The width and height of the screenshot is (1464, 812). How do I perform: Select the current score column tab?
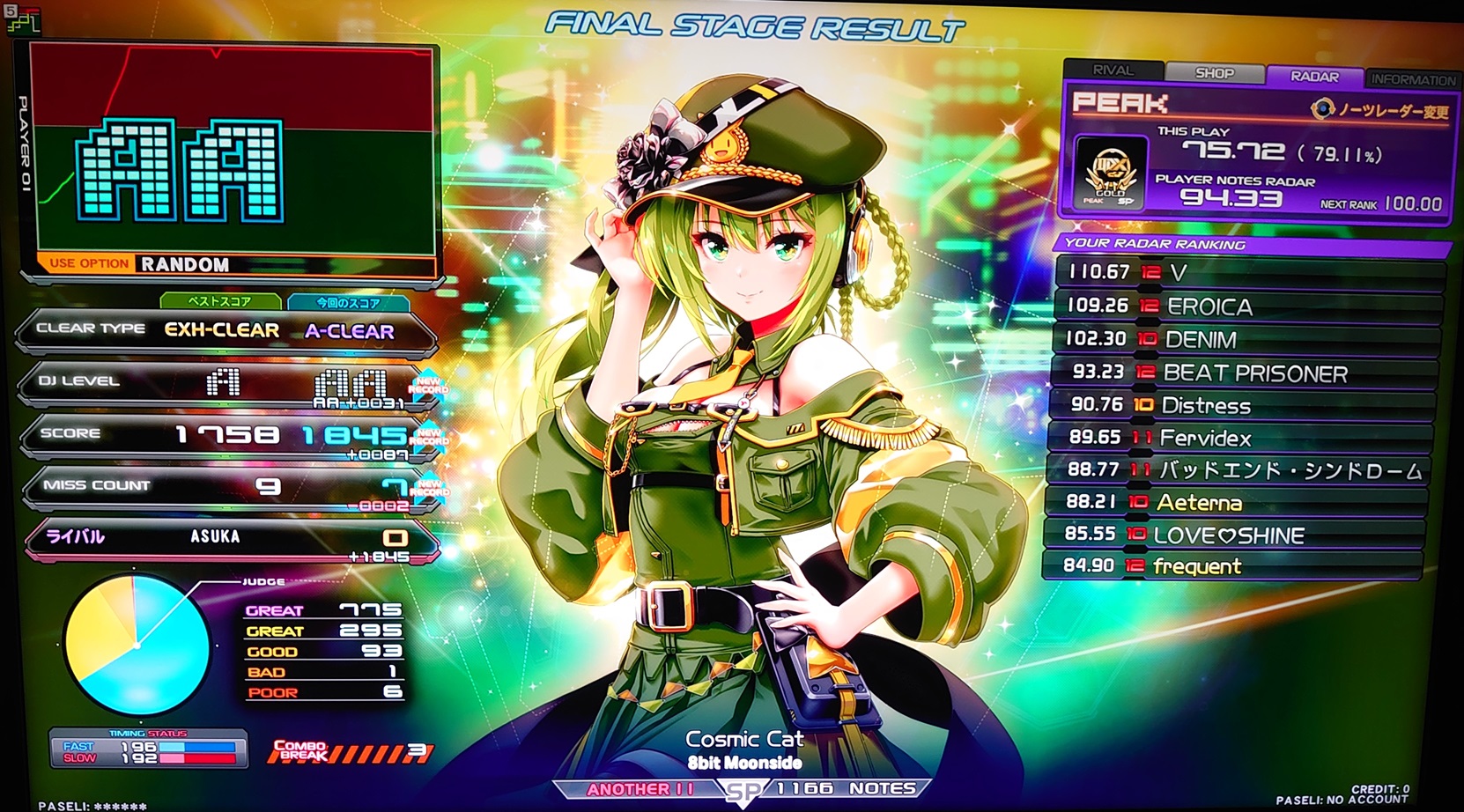click(348, 303)
